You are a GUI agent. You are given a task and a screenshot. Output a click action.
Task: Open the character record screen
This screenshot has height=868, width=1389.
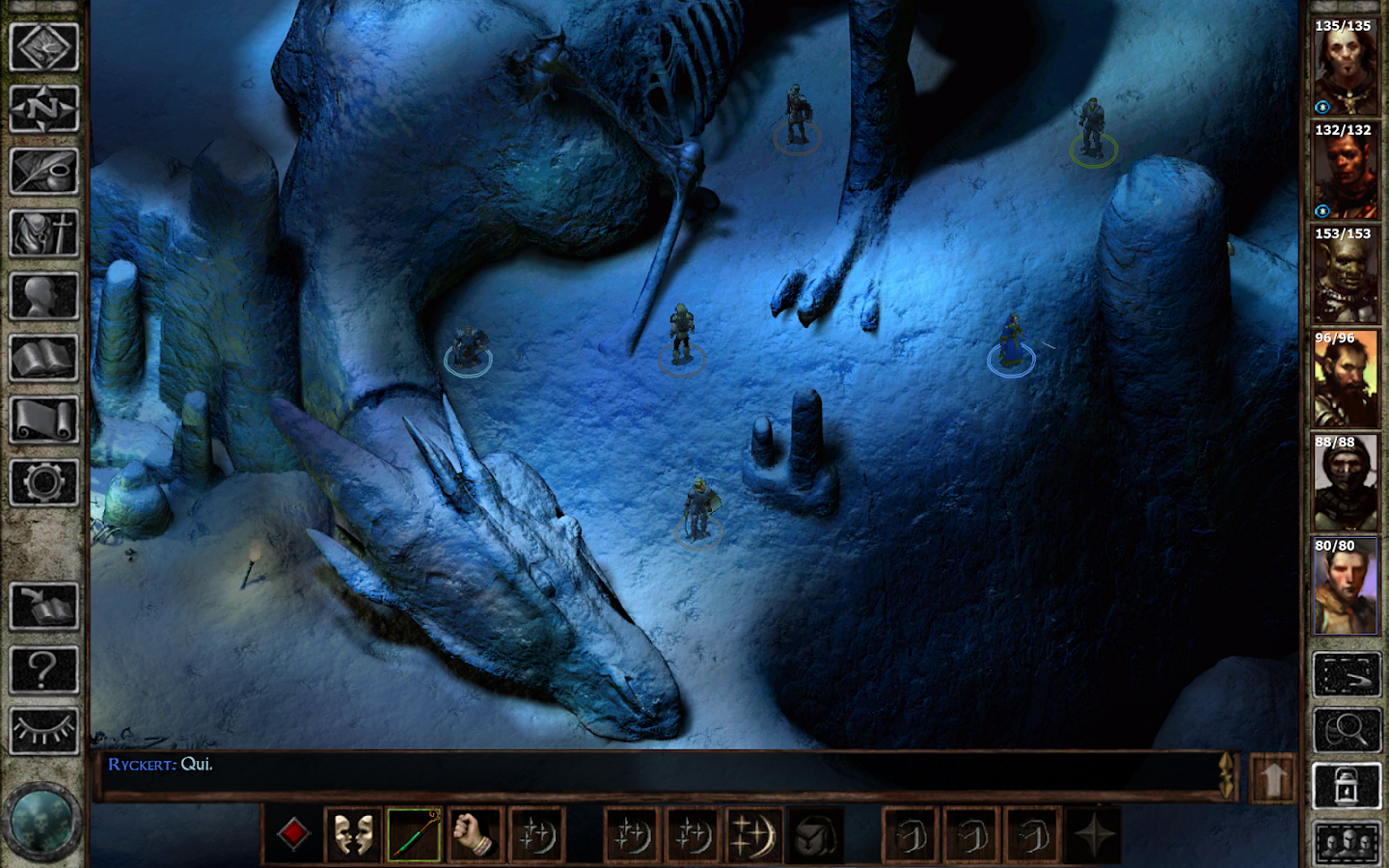tap(45, 296)
